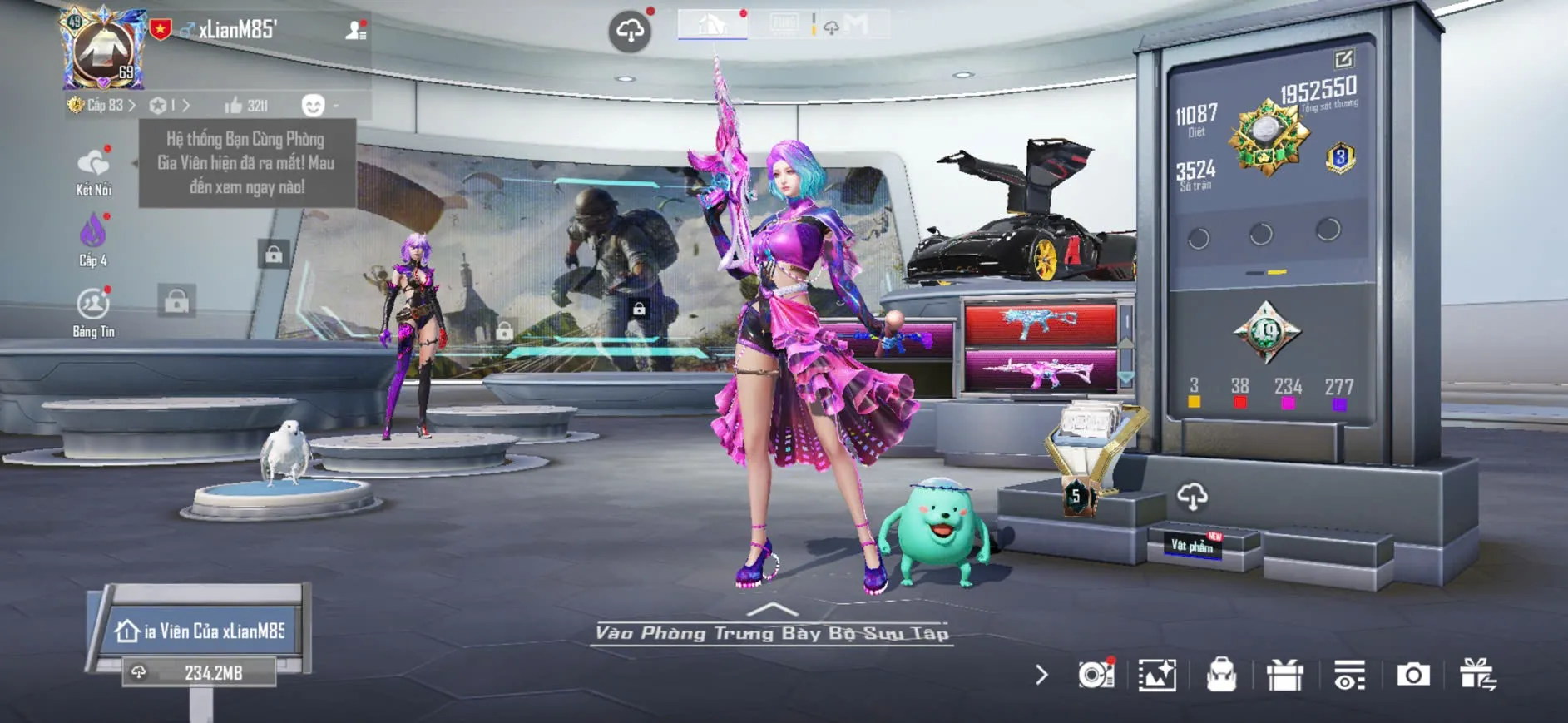Edit the stats panel via pencil icon
This screenshot has width=1568, height=723.
[1343, 59]
